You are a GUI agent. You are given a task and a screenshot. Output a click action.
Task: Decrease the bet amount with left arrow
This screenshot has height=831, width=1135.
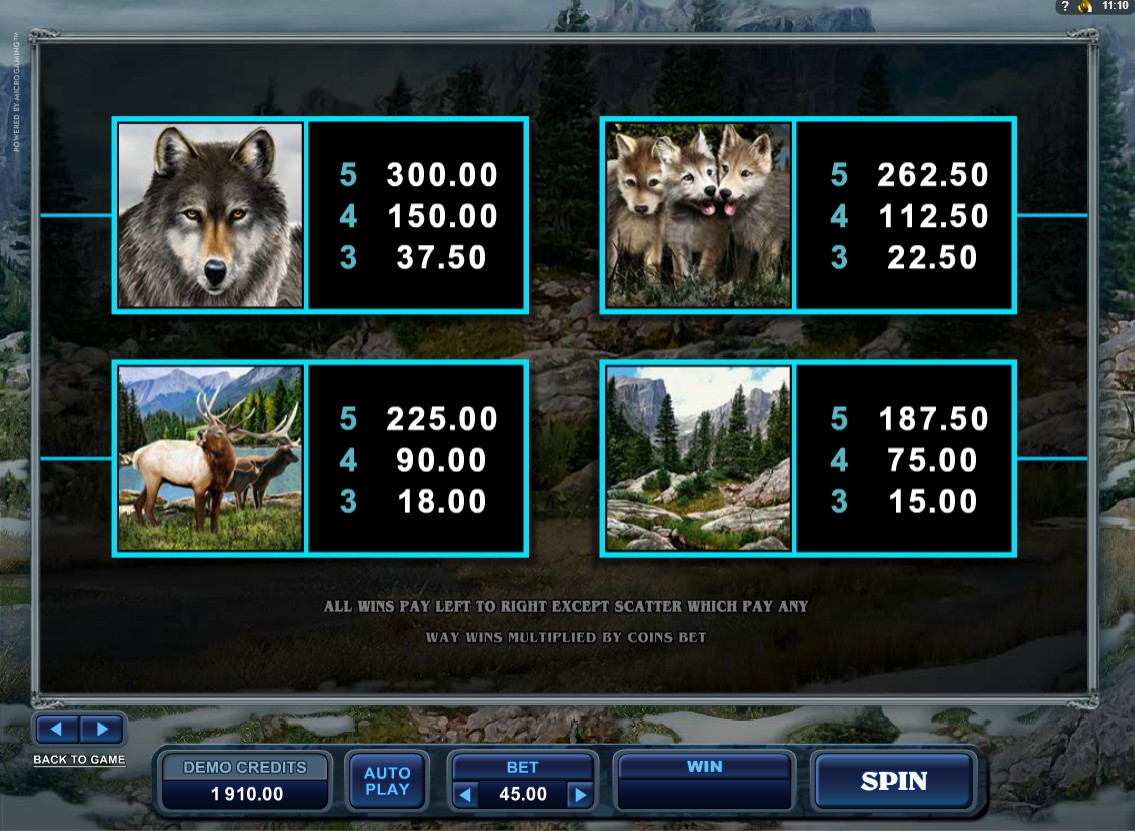(463, 795)
